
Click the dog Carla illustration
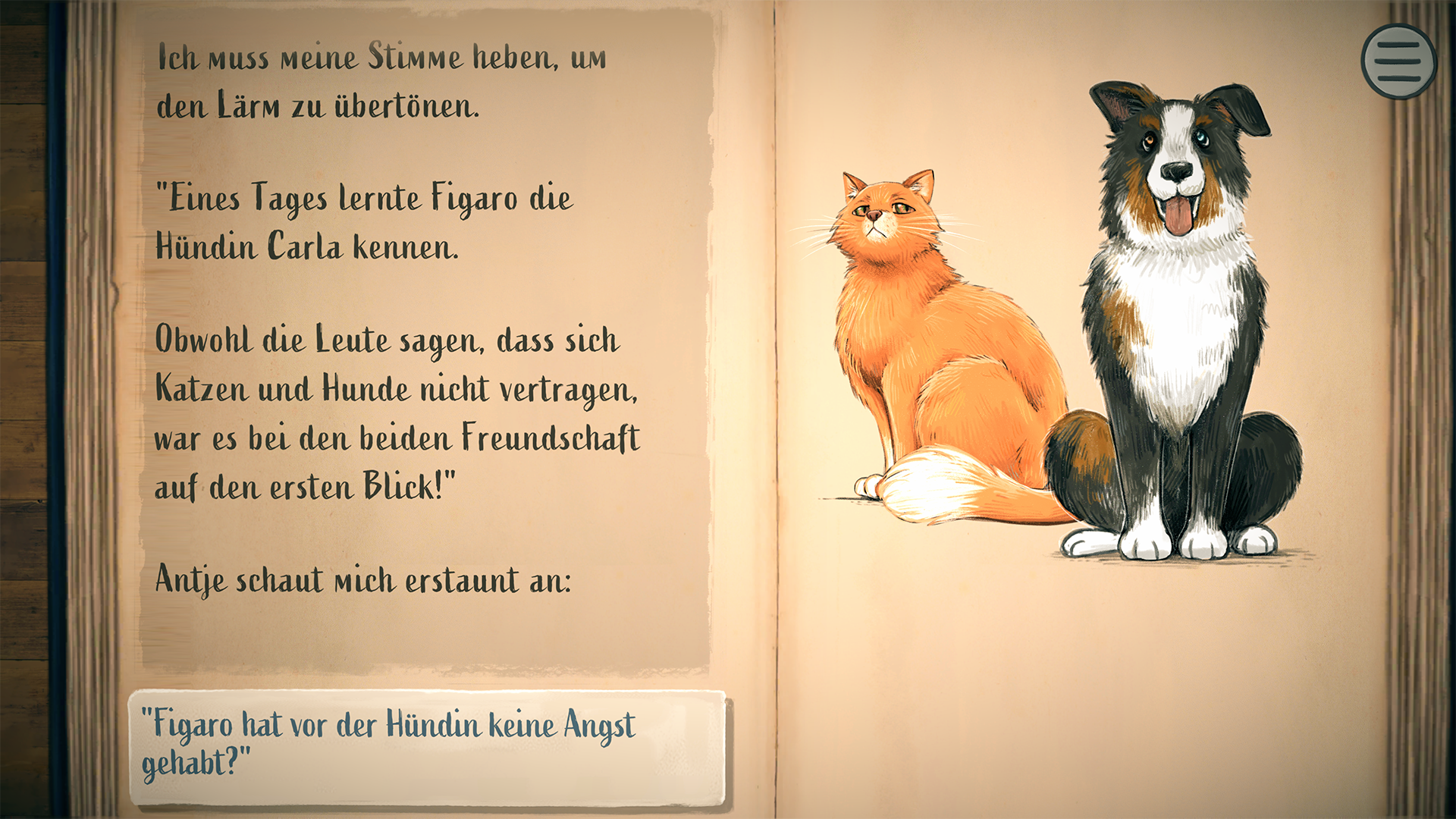(1183, 326)
